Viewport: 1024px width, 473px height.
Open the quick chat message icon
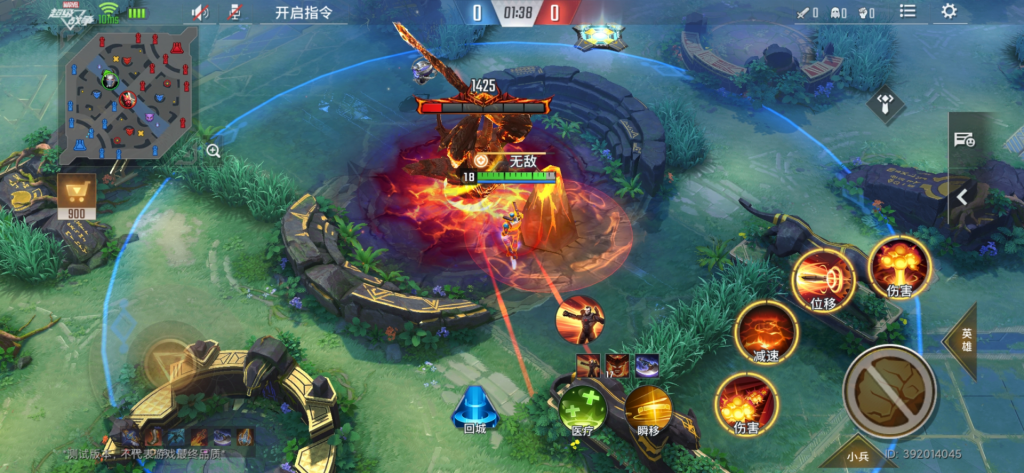(x=963, y=140)
